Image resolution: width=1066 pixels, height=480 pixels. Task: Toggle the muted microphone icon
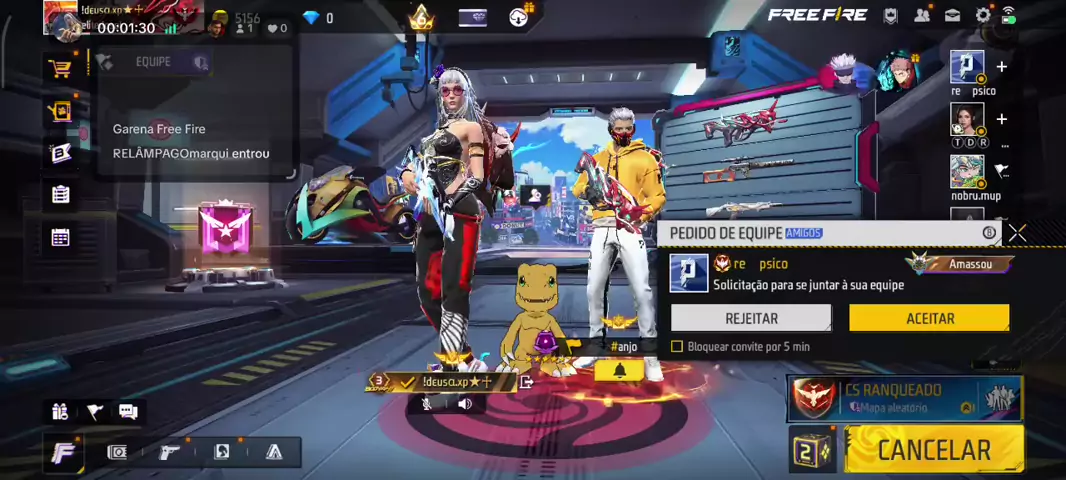point(427,404)
